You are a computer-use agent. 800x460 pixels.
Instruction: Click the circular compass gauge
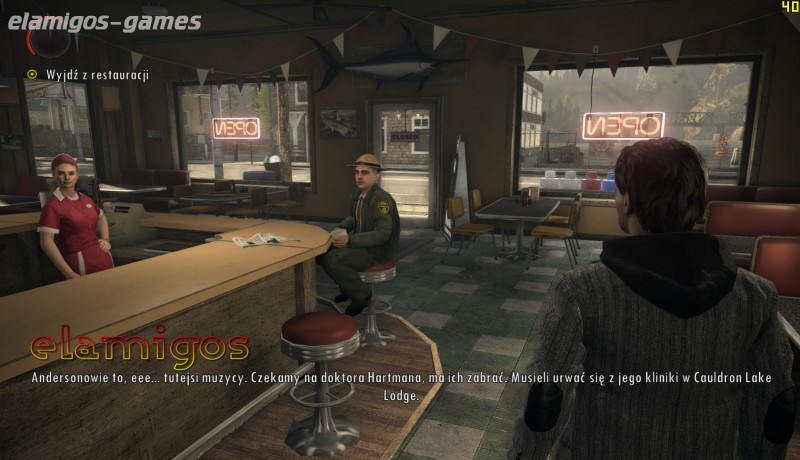click(47, 38)
